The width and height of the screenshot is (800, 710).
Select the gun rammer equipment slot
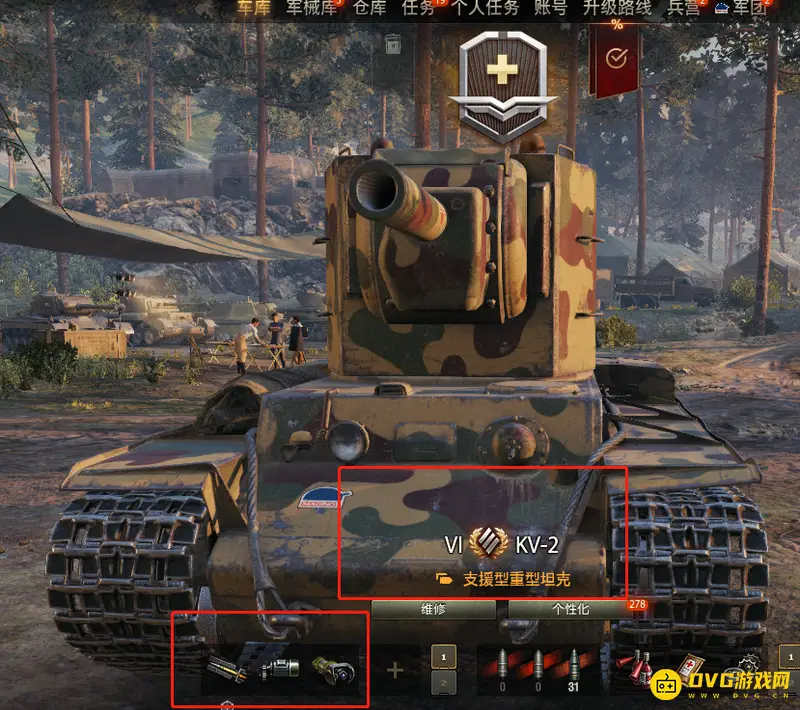tap(229, 669)
